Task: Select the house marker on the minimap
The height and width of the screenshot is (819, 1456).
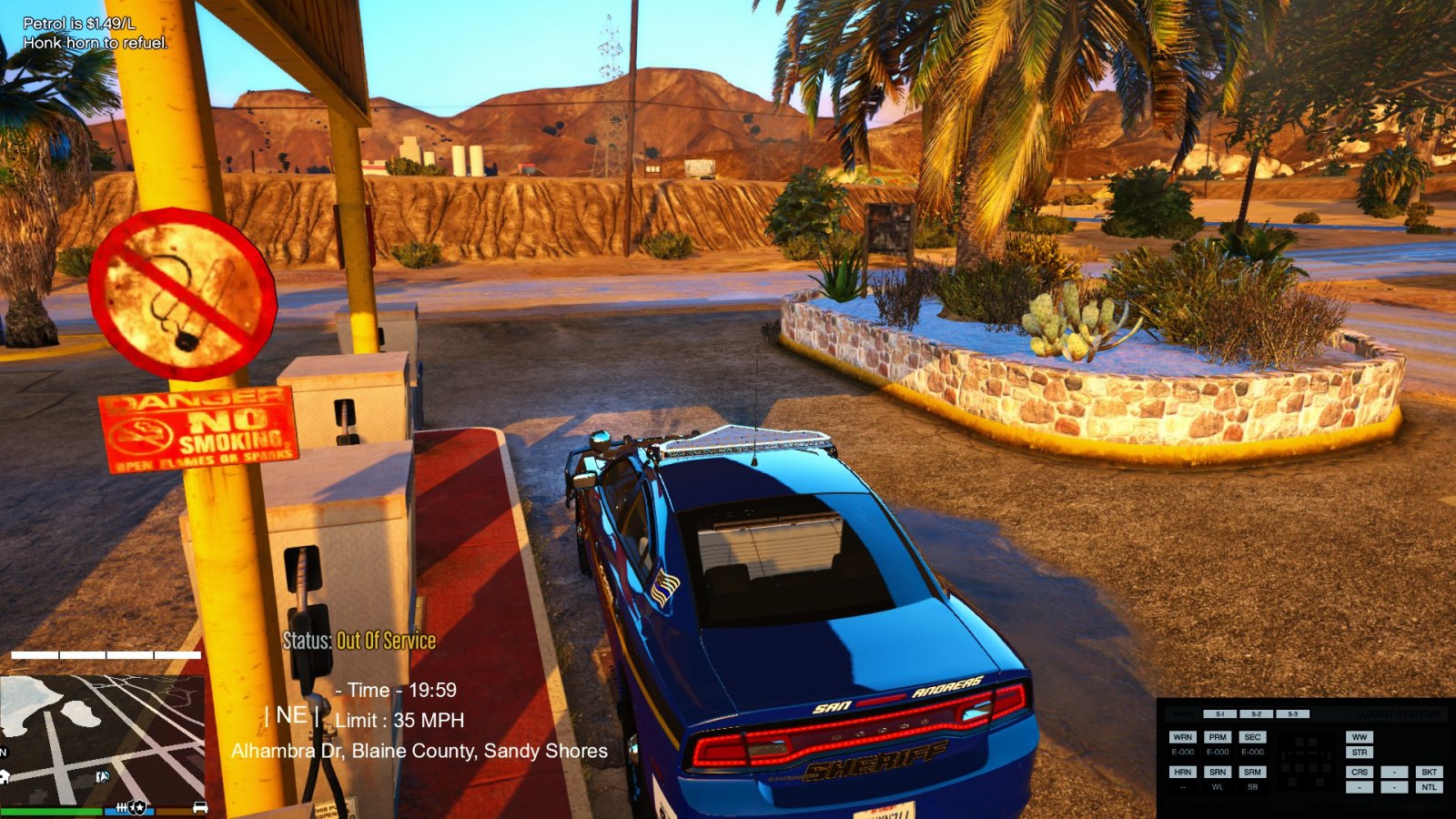Action: (5, 776)
